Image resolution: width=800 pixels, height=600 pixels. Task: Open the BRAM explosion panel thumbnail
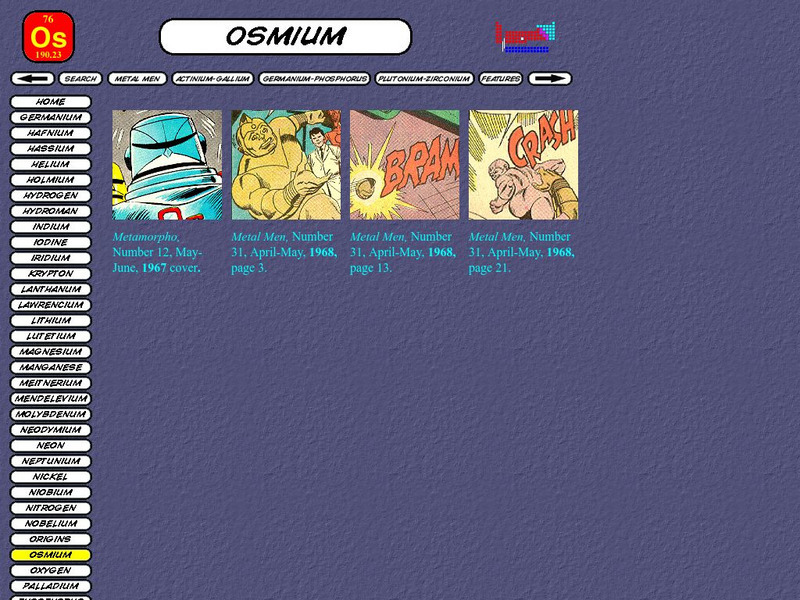[x=404, y=165]
